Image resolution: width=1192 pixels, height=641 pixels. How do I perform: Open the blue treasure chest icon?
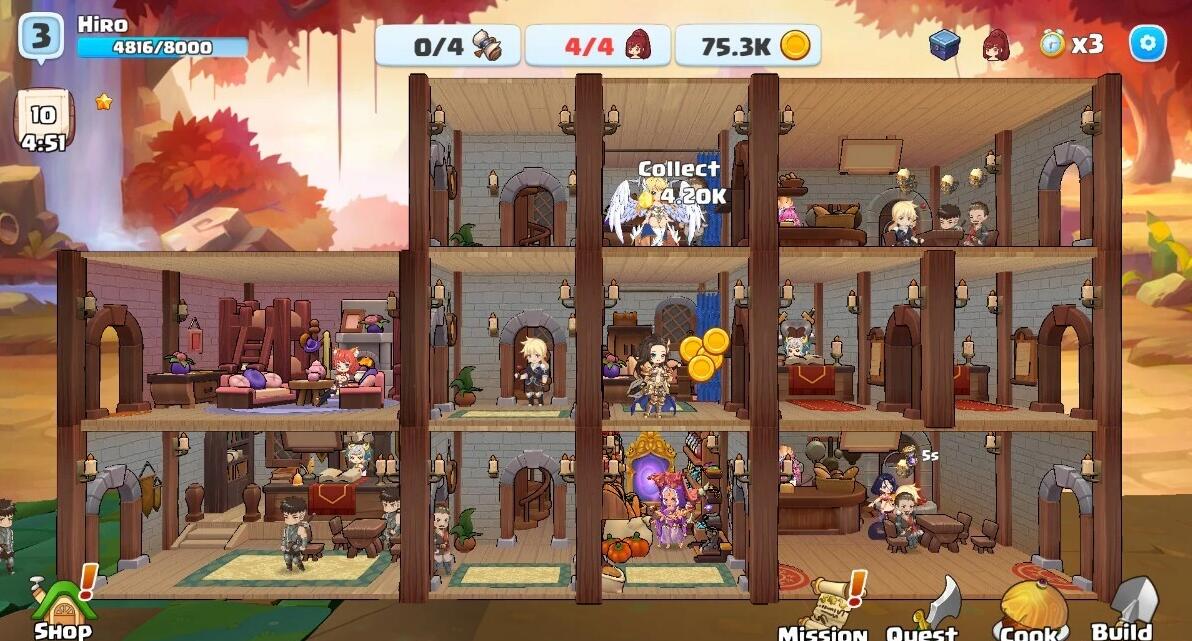pos(944,44)
